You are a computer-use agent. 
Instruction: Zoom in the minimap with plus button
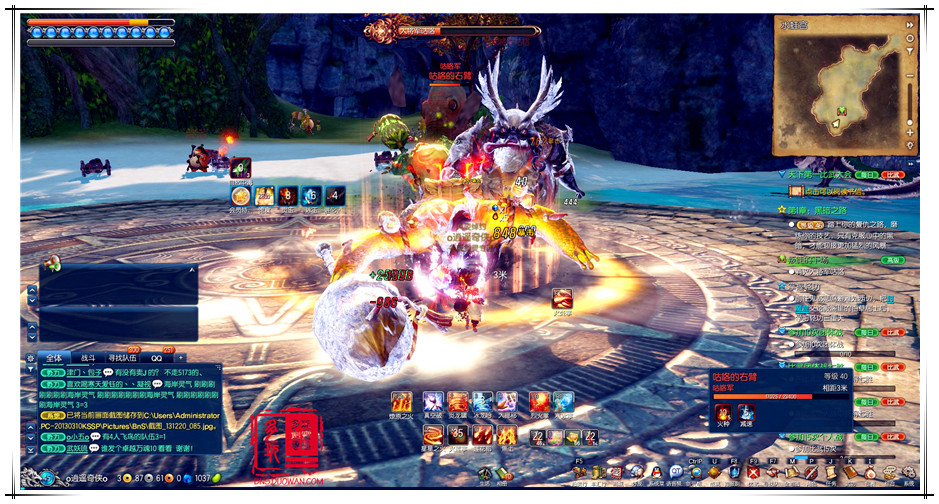coord(909,131)
